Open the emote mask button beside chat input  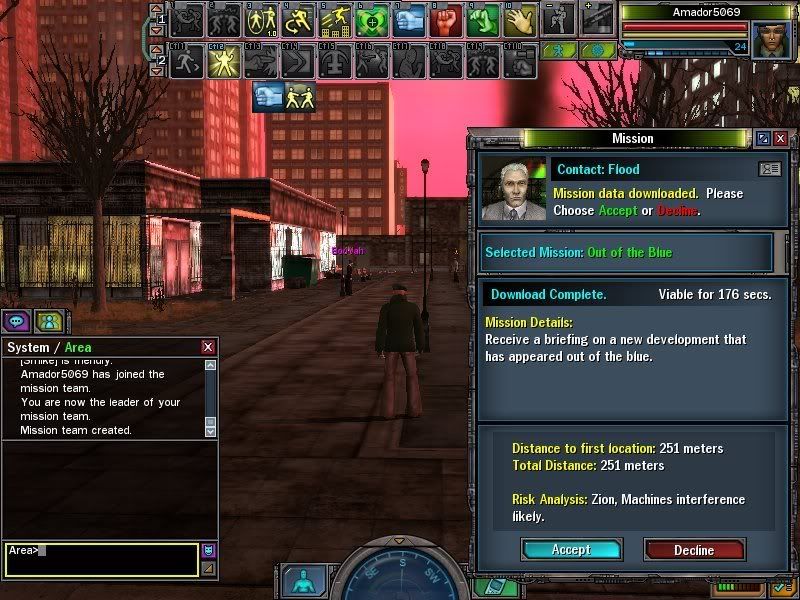point(208,550)
